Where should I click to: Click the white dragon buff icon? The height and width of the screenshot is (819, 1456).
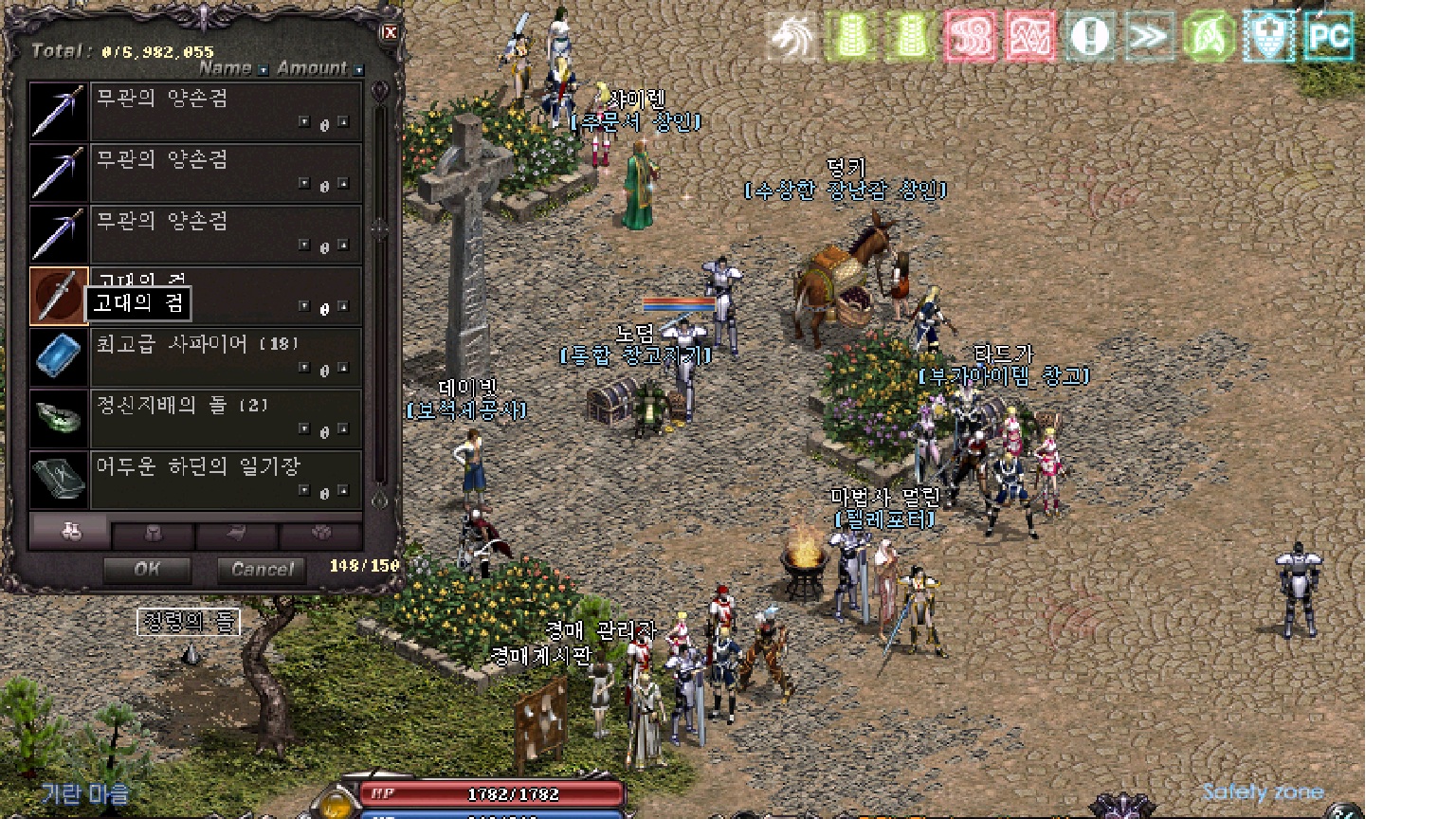[x=791, y=37]
